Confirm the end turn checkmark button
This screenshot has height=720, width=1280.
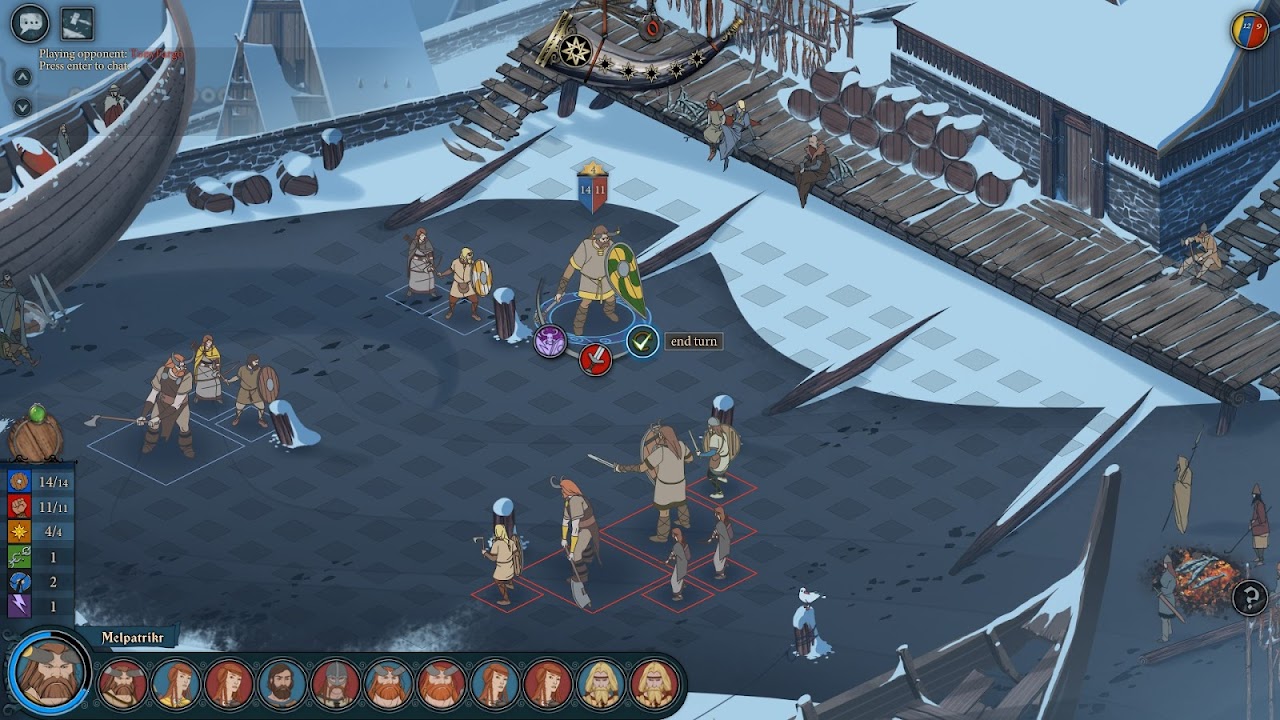[x=642, y=341]
